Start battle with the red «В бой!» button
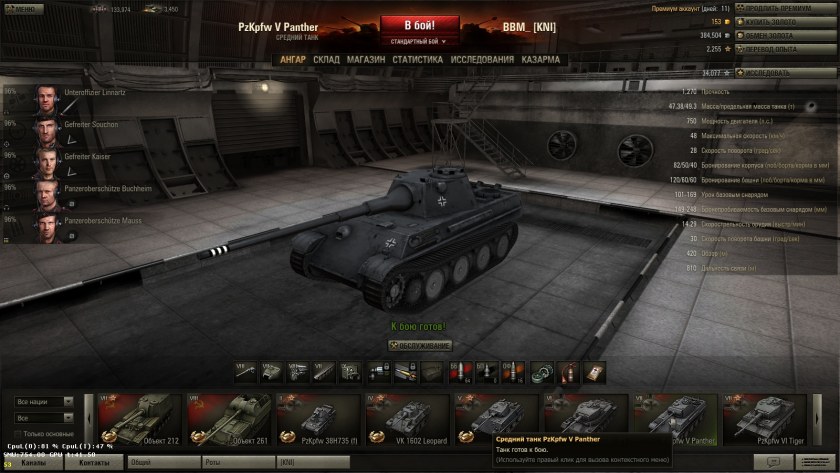Screen dimensions: 840x473 pos(419,25)
